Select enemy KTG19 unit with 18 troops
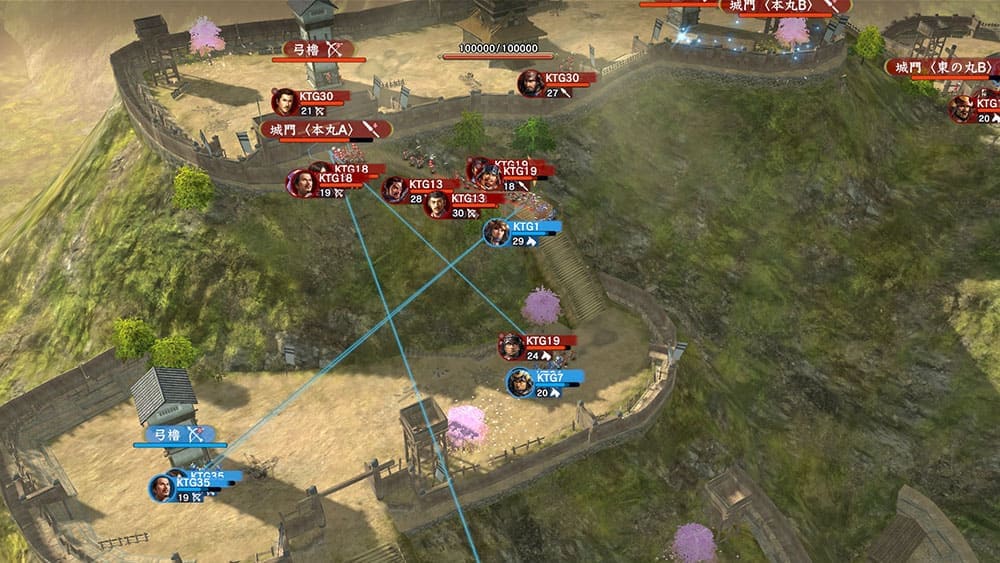The image size is (1000, 563). [489, 177]
